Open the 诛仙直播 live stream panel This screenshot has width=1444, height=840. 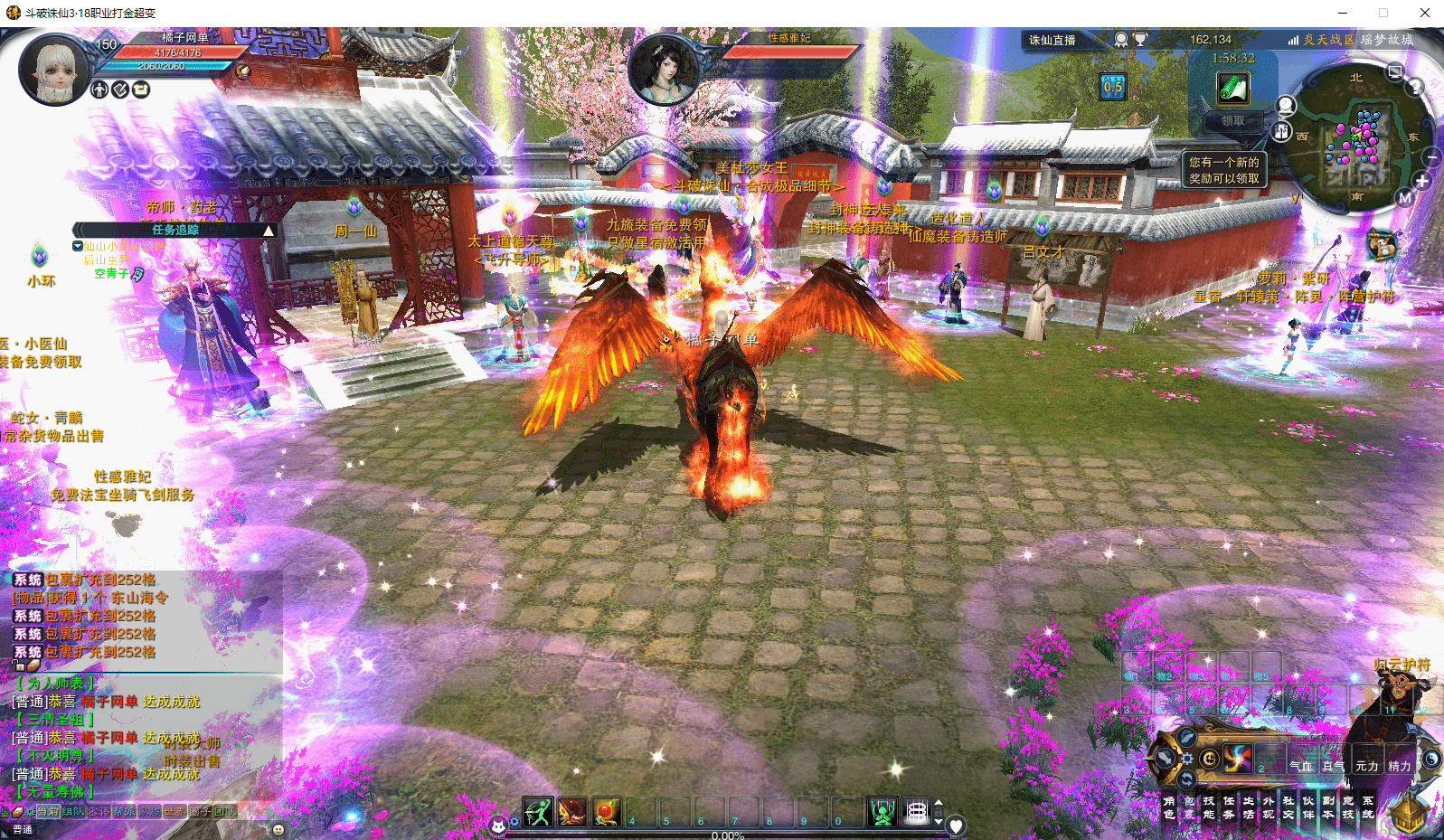click(1052, 40)
